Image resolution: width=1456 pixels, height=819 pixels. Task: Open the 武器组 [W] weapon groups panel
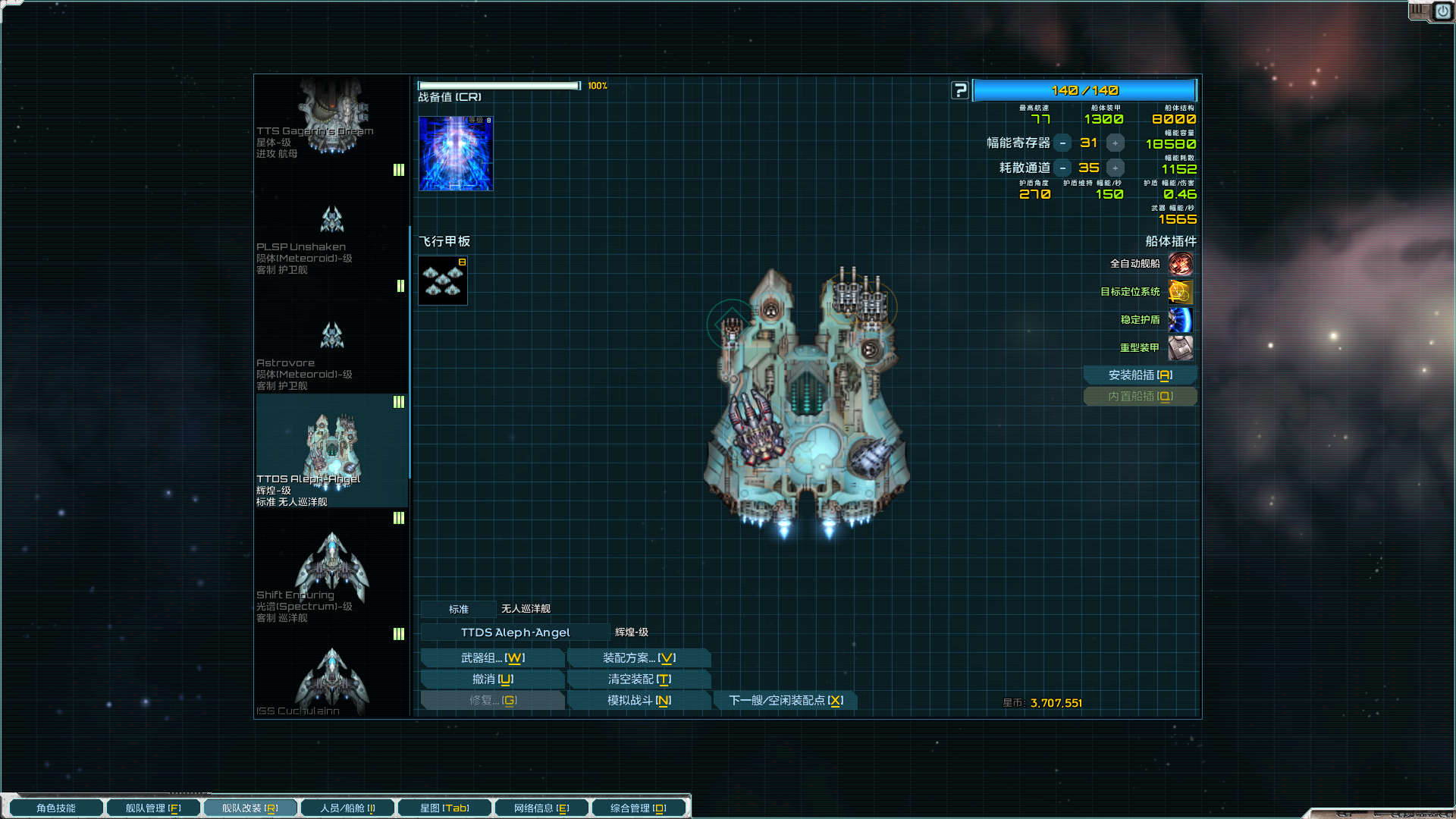492,657
